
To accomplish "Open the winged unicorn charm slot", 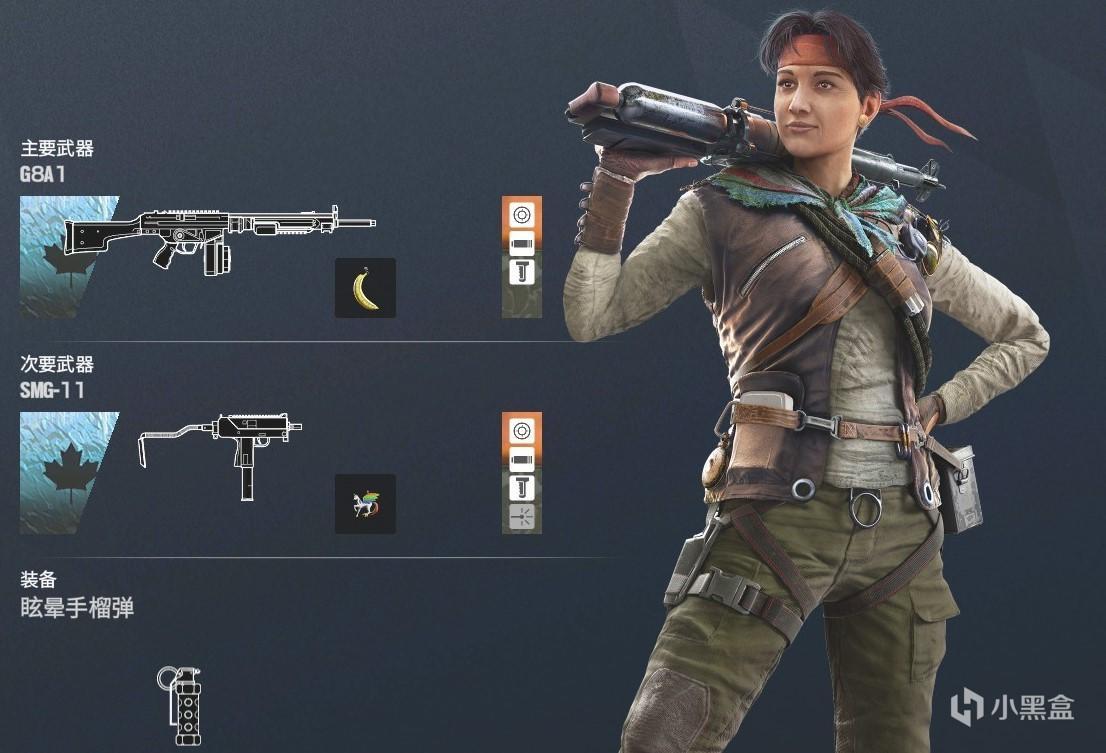I will pyautogui.click(x=365, y=503).
